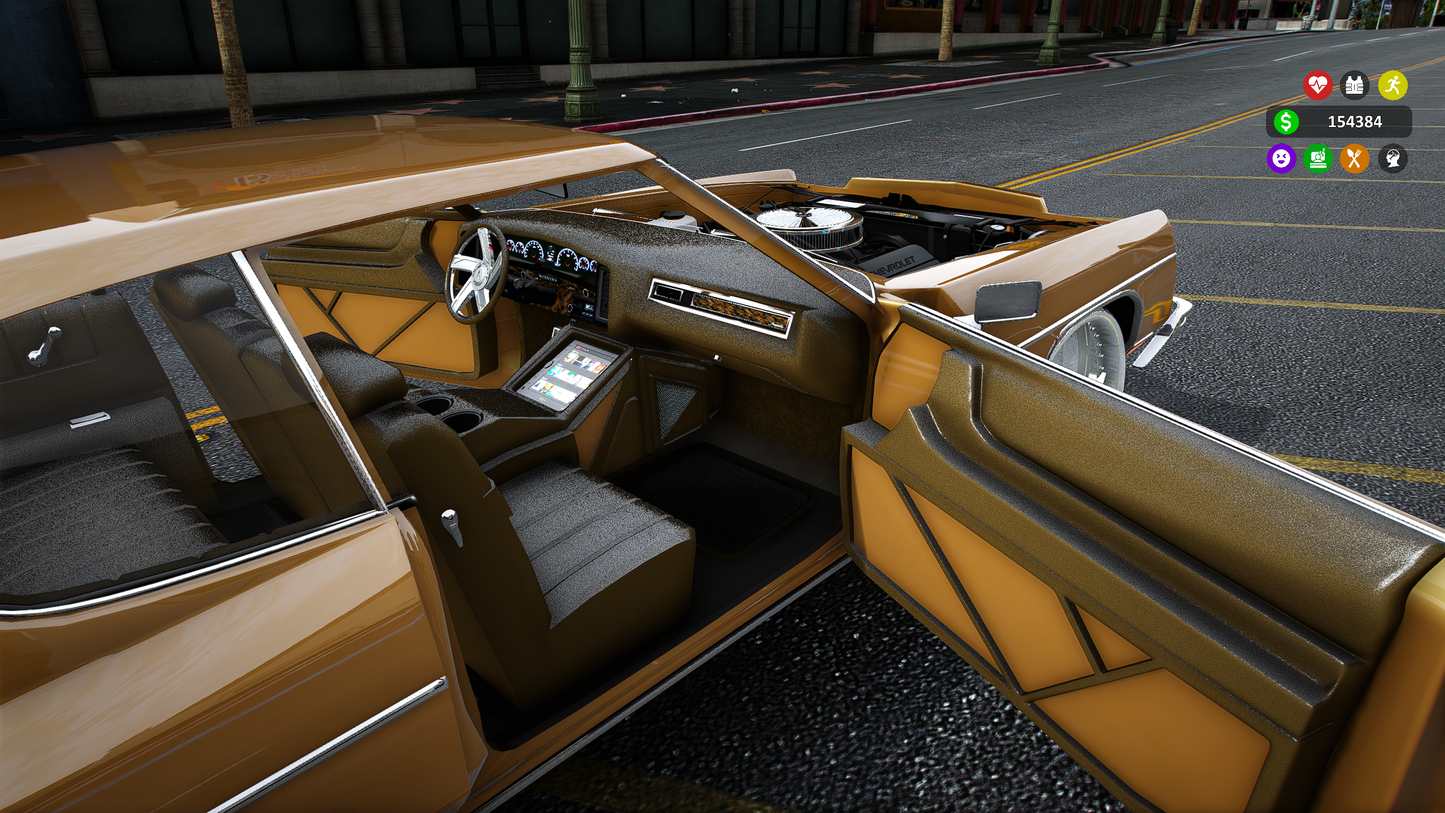Open a video thumbnail in the tablet's middle row
The width and height of the screenshot is (1445, 813).
click(x=562, y=374)
